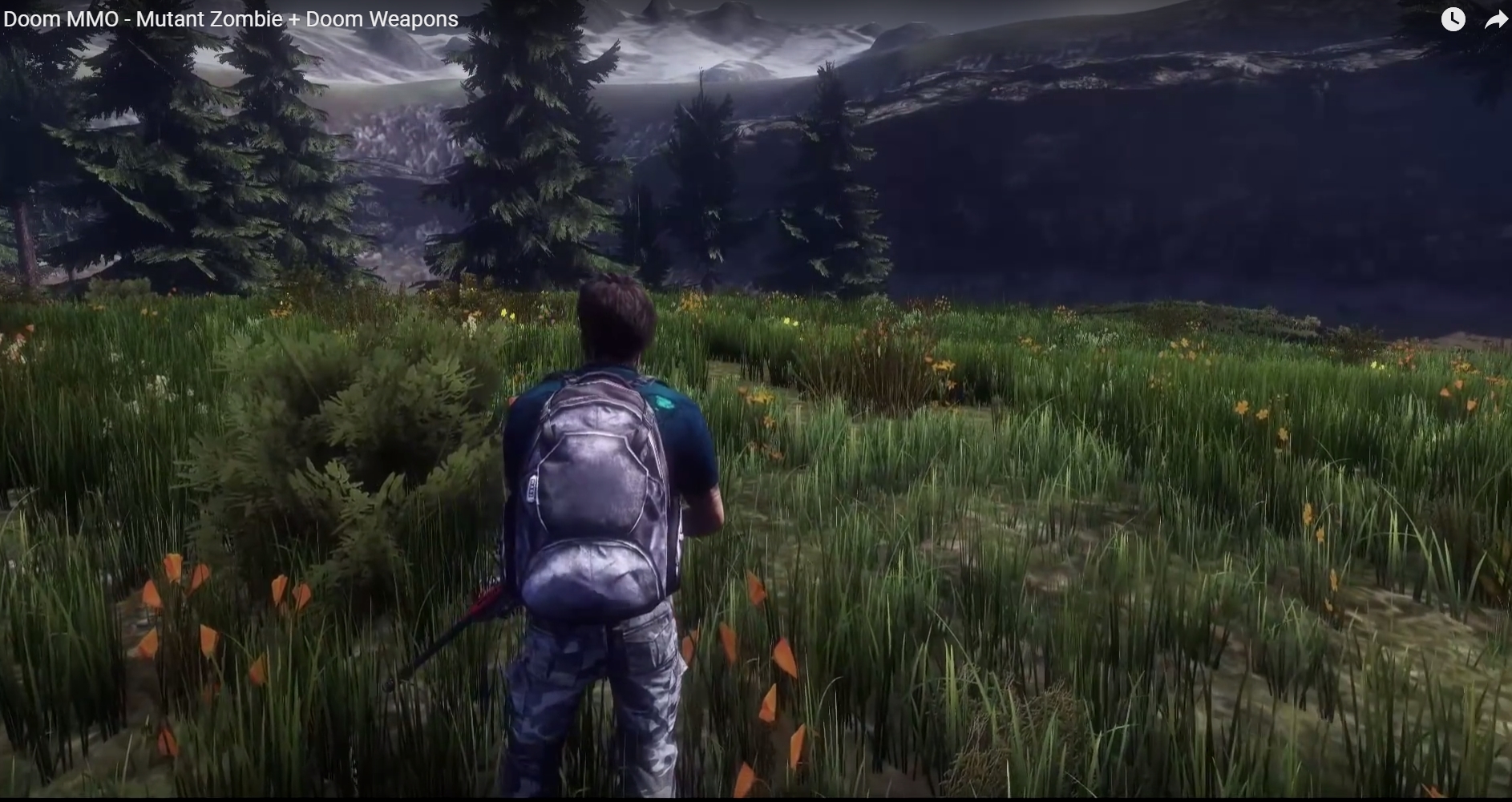Open the Doom MMO video title link

(231, 19)
